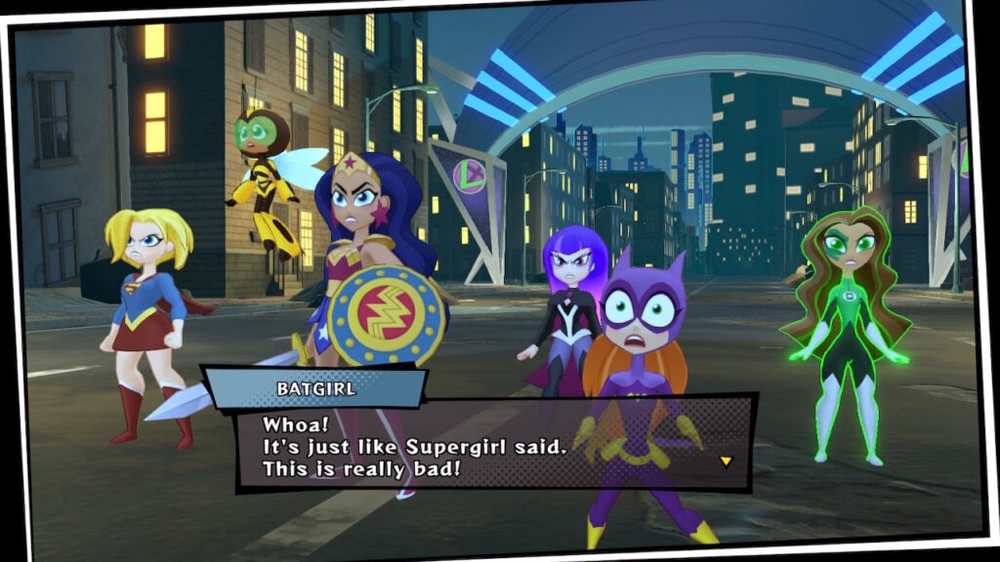
Task: Advance the dialogue with the yellow arrow
Action: point(726,461)
